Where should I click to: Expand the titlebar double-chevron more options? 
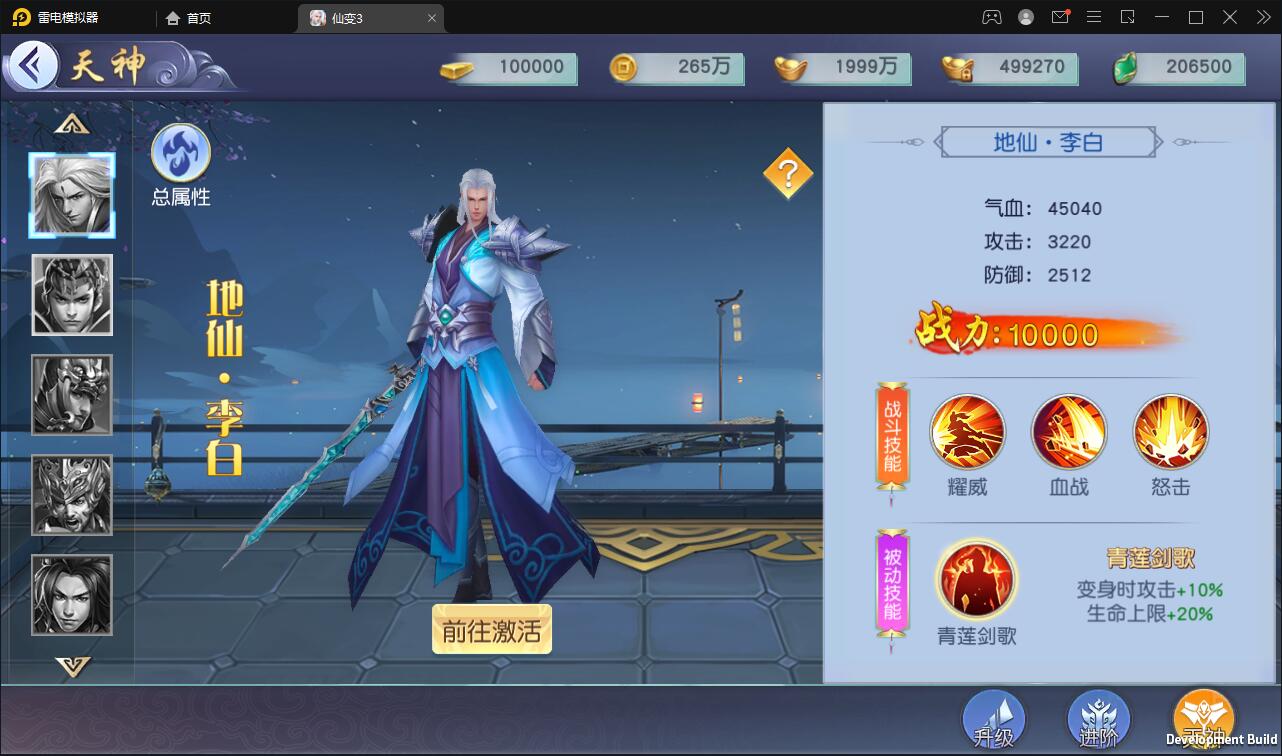(1263, 17)
